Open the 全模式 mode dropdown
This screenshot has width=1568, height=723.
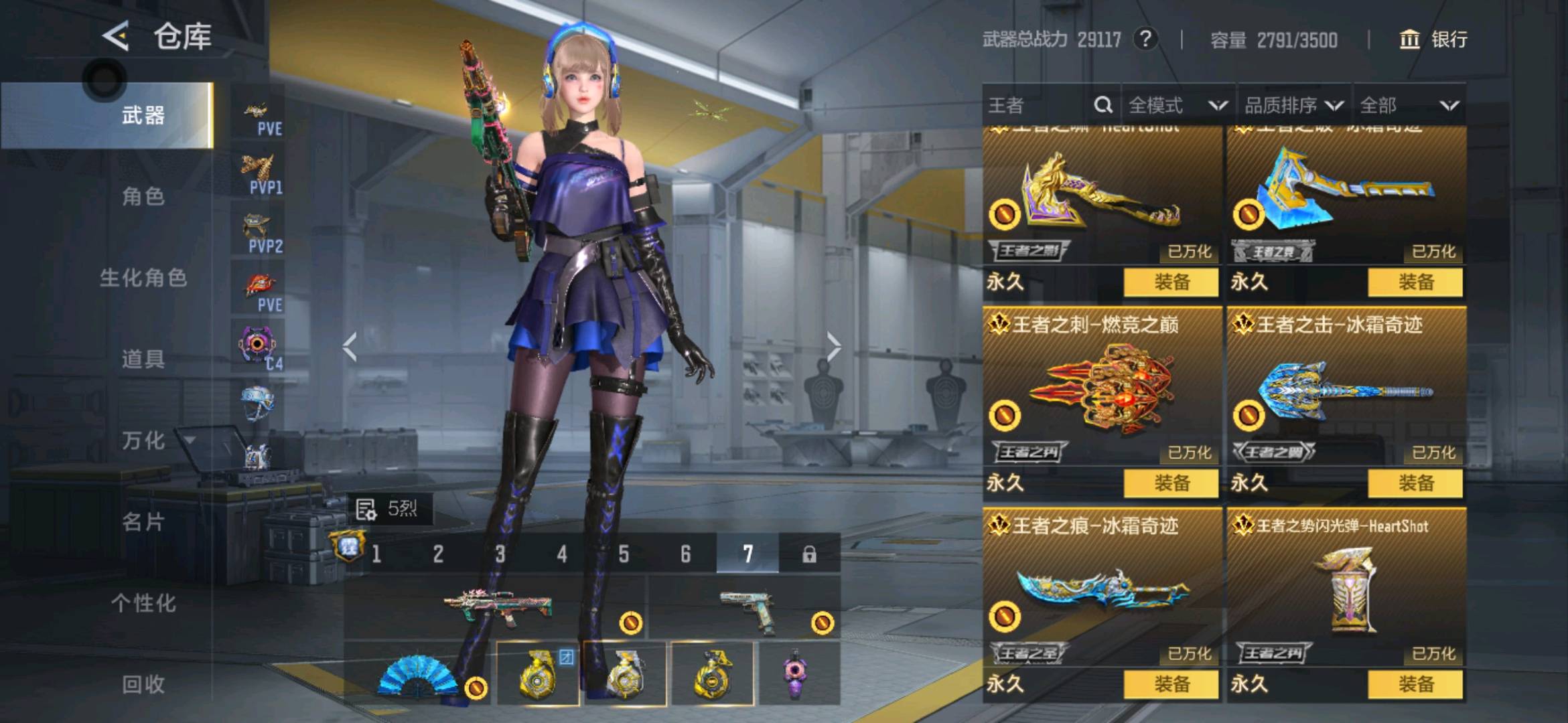[1178, 105]
